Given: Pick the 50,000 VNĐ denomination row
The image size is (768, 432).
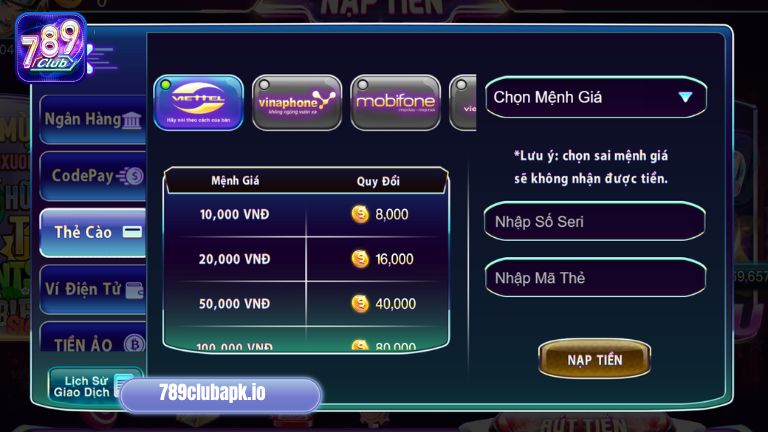Looking at the screenshot, I should (x=306, y=303).
